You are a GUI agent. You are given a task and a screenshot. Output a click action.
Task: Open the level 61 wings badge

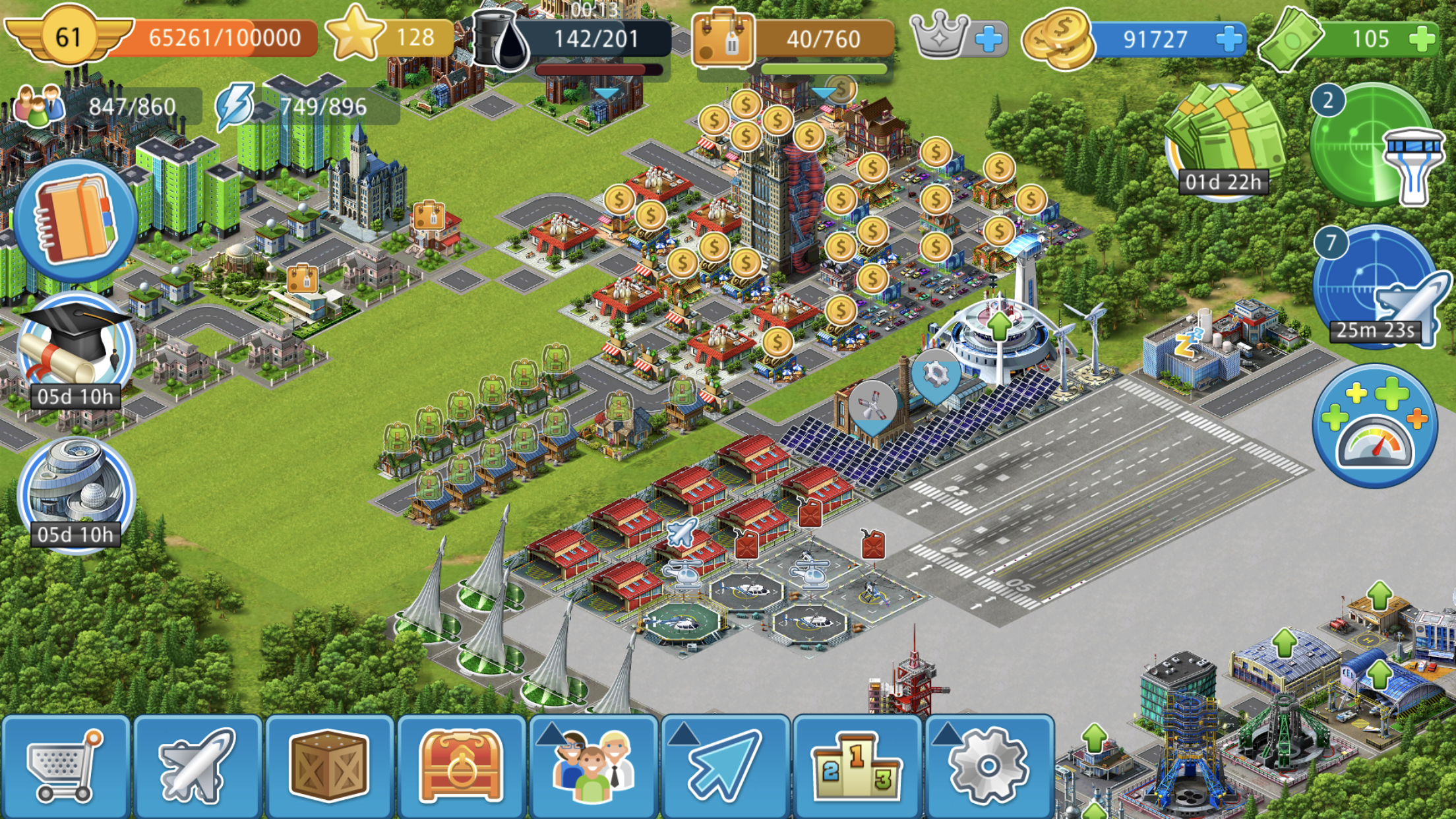click(x=68, y=36)
